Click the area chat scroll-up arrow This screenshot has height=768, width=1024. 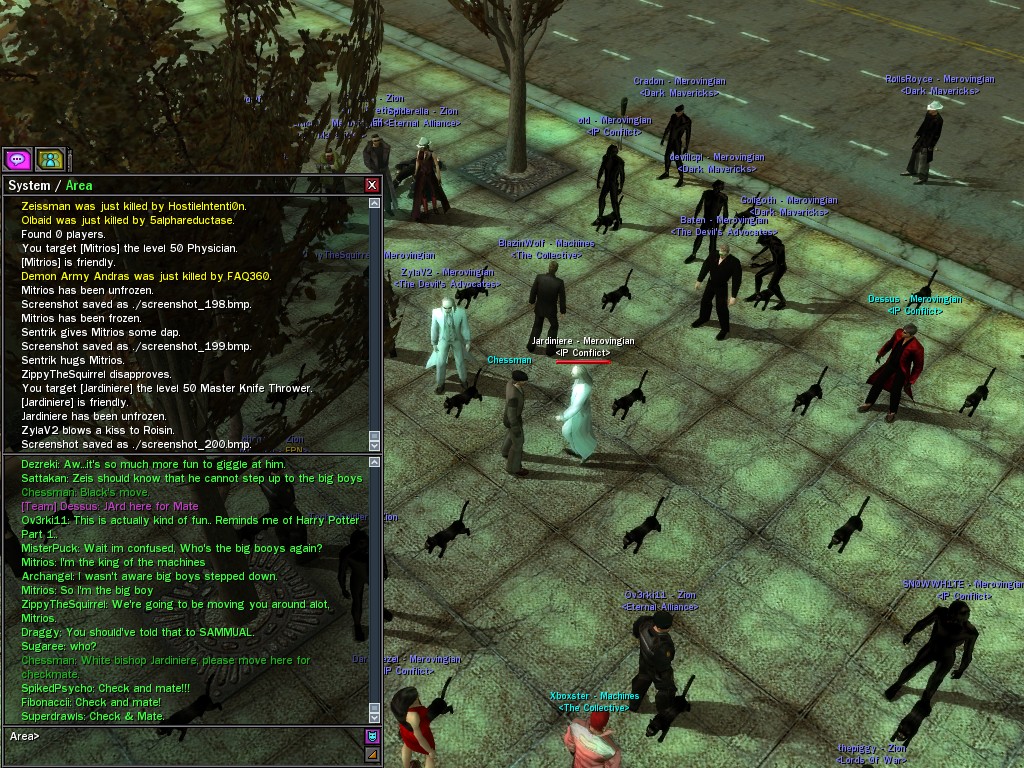coord(375,463)
